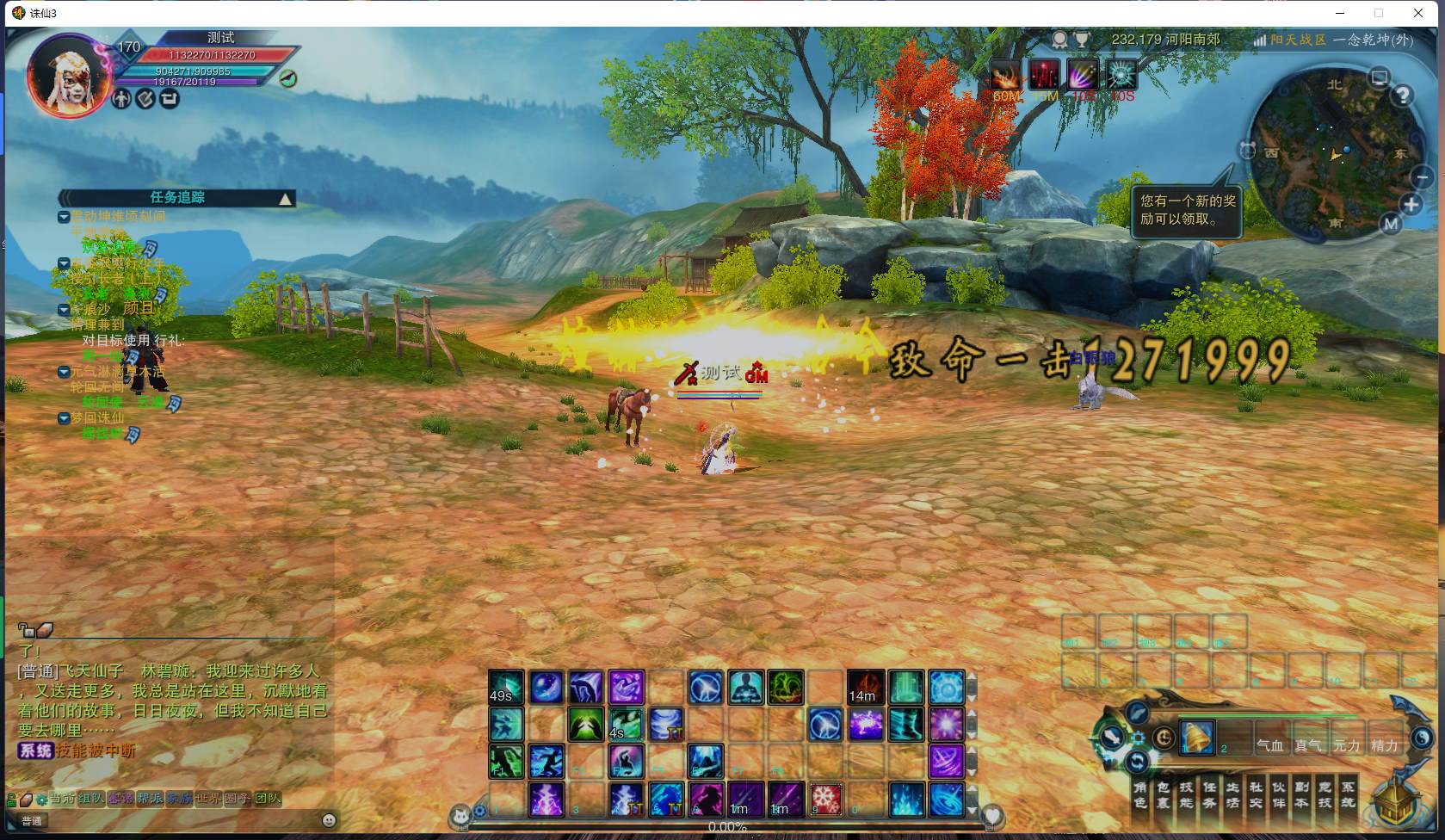Screen dimensions: 1445x840
Task: Open the world map via M button
Action: (x=1391, y=225)
